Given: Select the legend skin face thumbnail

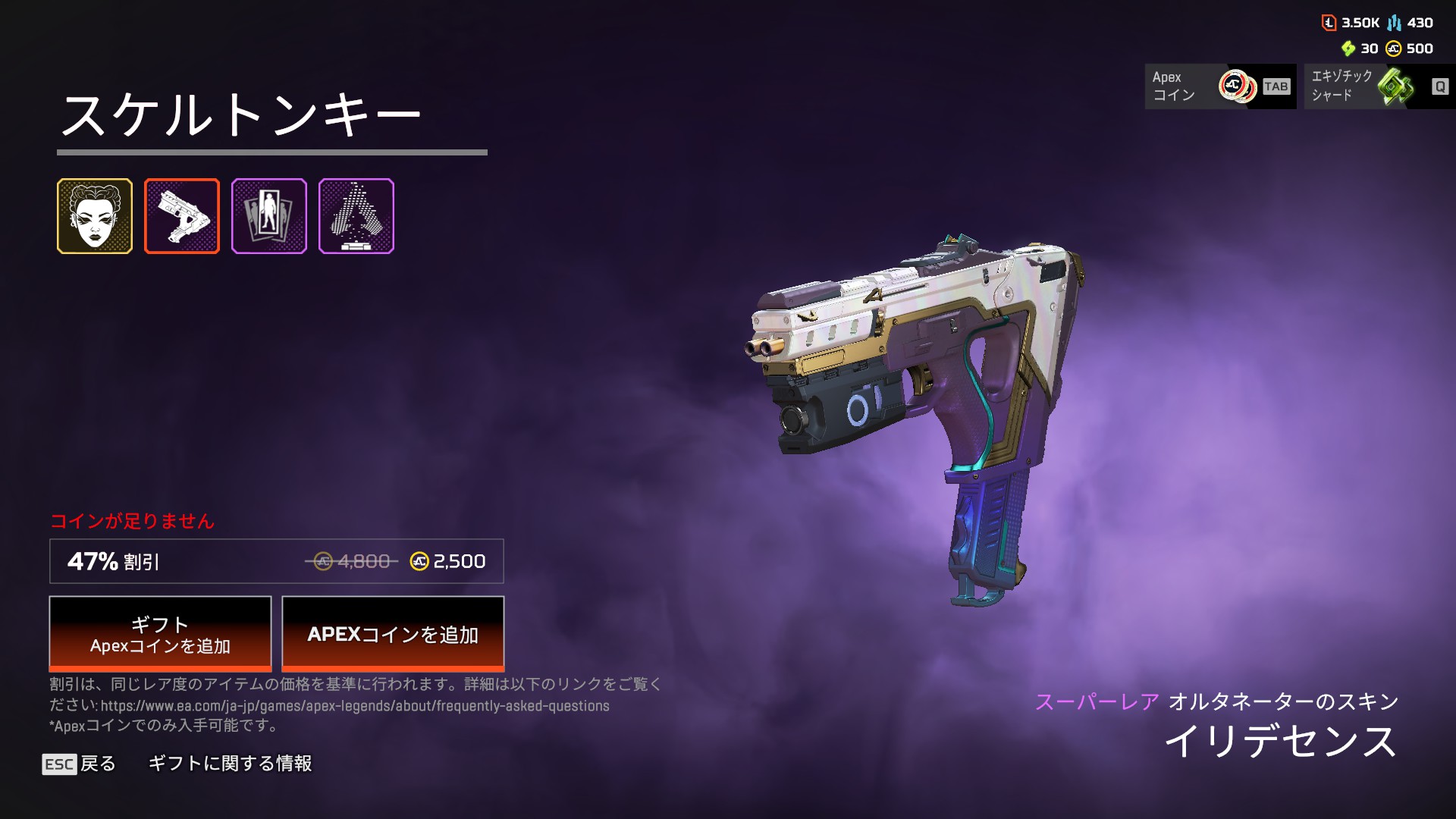Looking at the screenshot, I should [x=95, y=216].
